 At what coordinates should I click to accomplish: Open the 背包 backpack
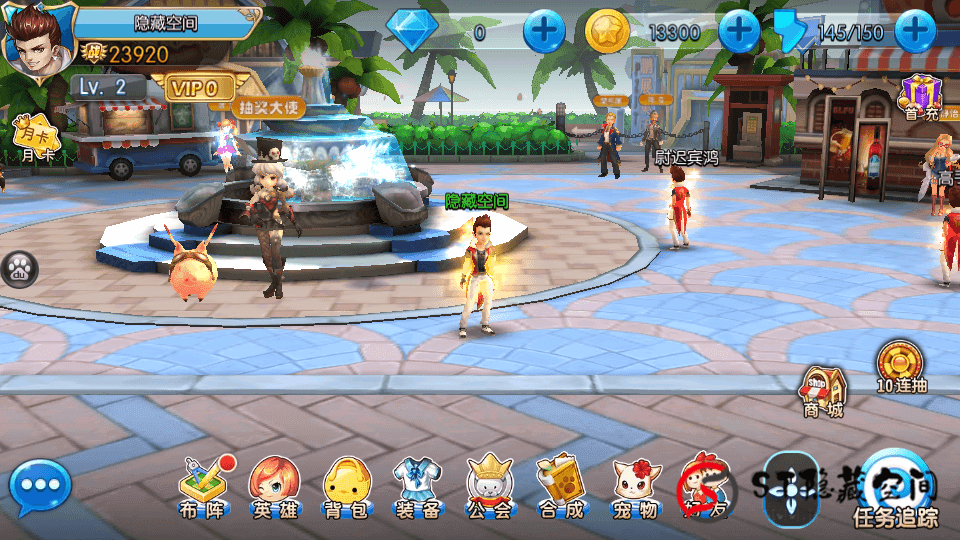pos(346,486)
